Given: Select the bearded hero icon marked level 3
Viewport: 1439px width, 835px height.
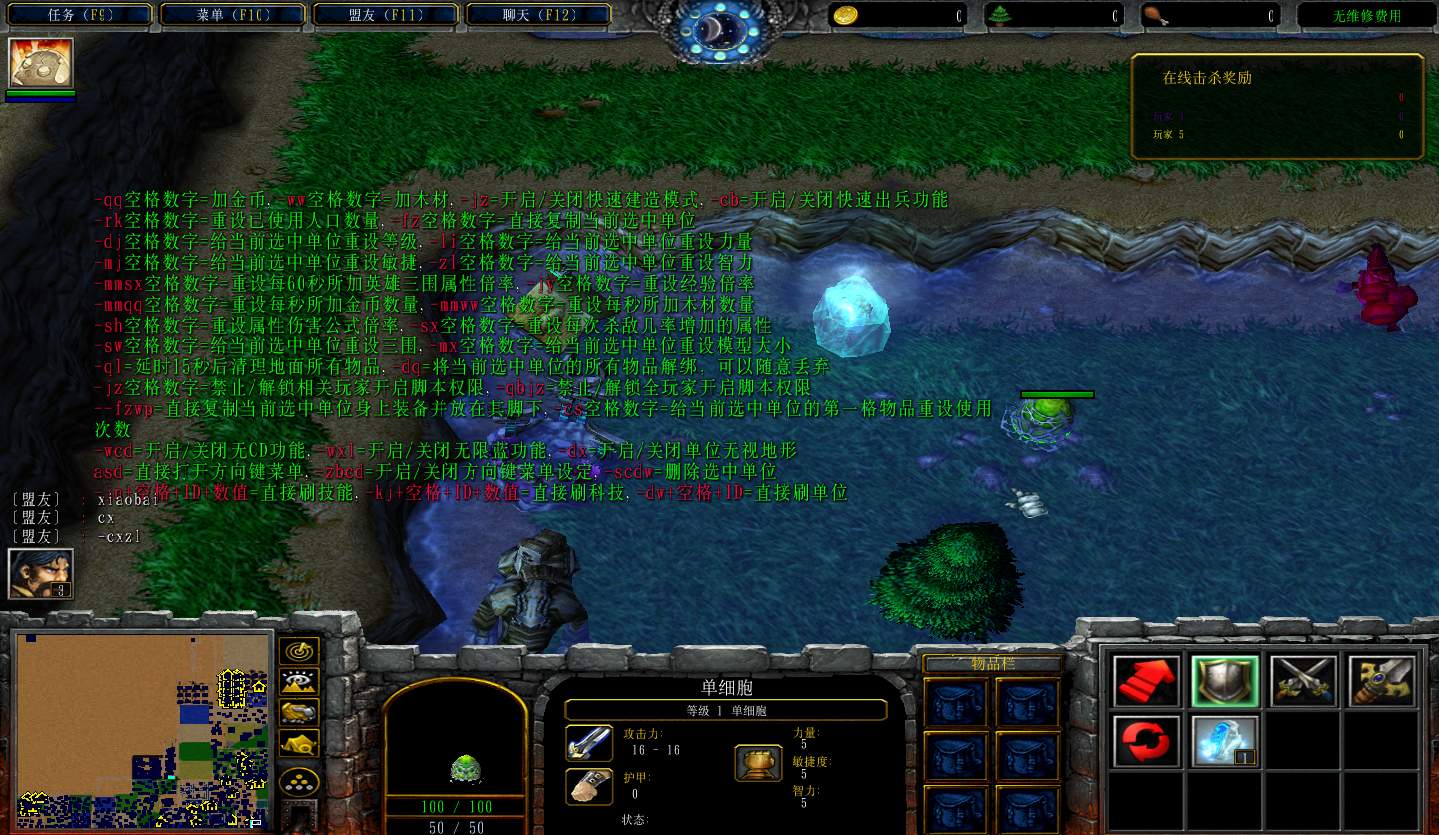Looking at the screenshot, I should point(41,574).
